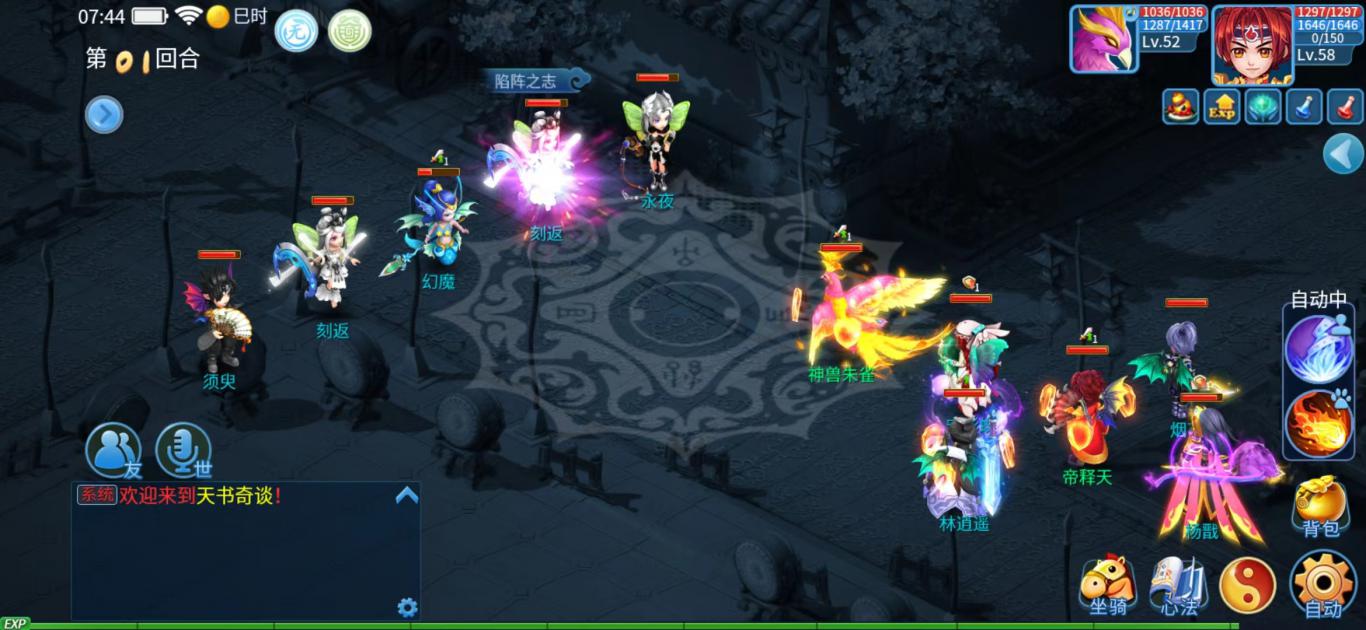Open the pink phoenix pet portrait

click(x=1104, y=40)
